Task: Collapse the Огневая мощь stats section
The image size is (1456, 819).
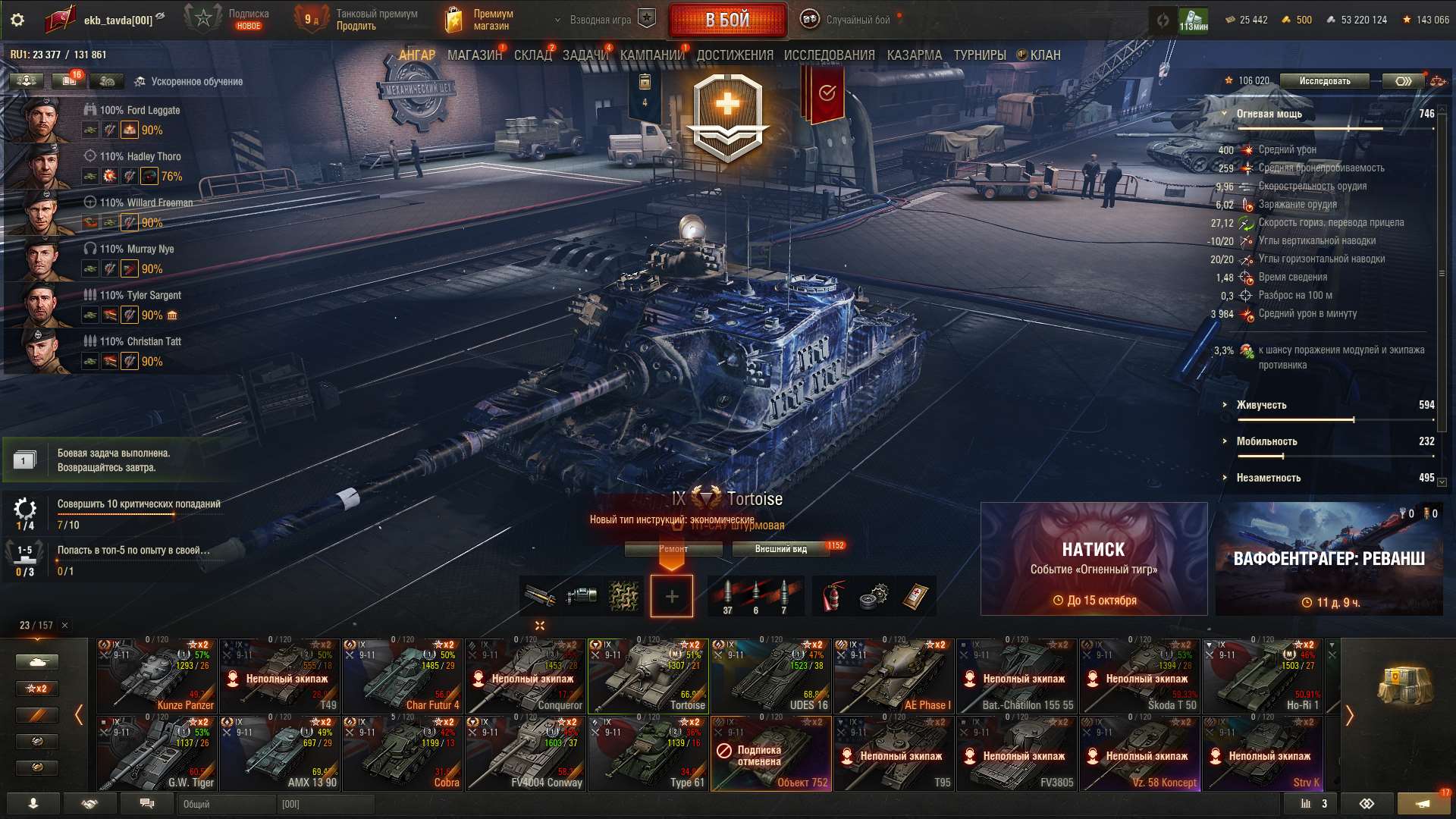Action: tap(1222, 113)
